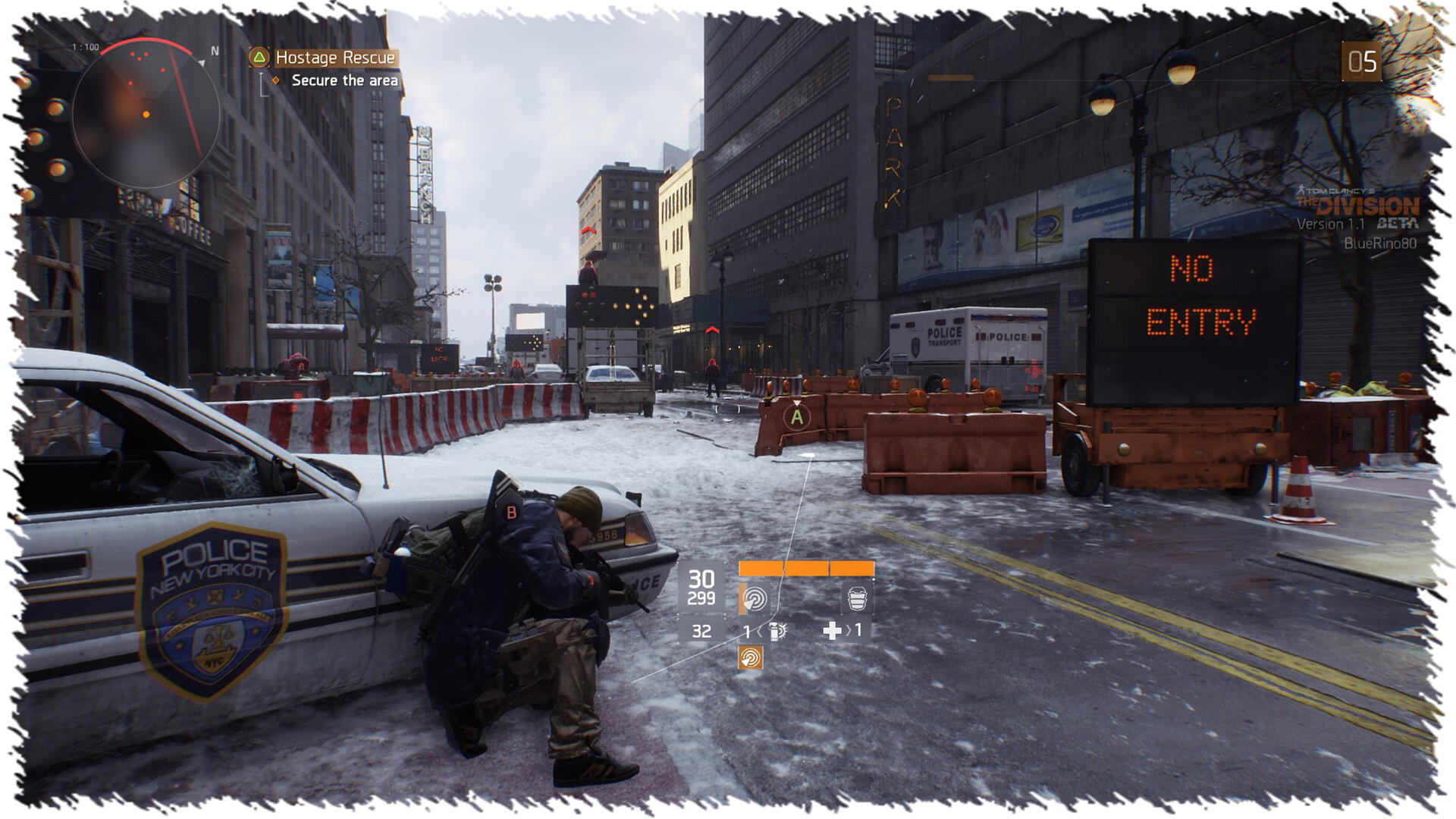Activate the Ballistic Shield skill icon
1456x819 pixels.
pyautogui.click(x=857, y=599)
